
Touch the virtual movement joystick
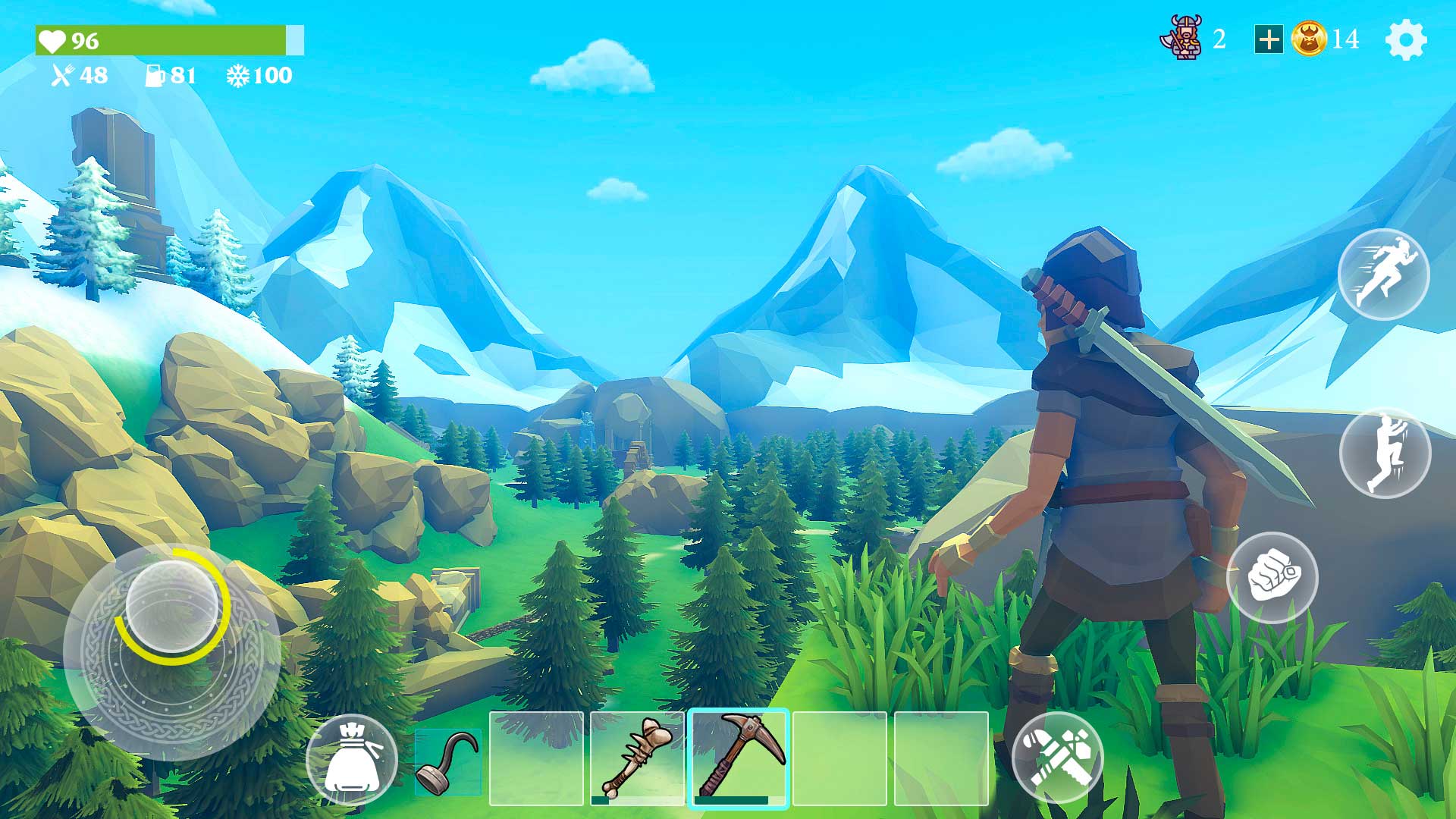(x=172, y=607)
